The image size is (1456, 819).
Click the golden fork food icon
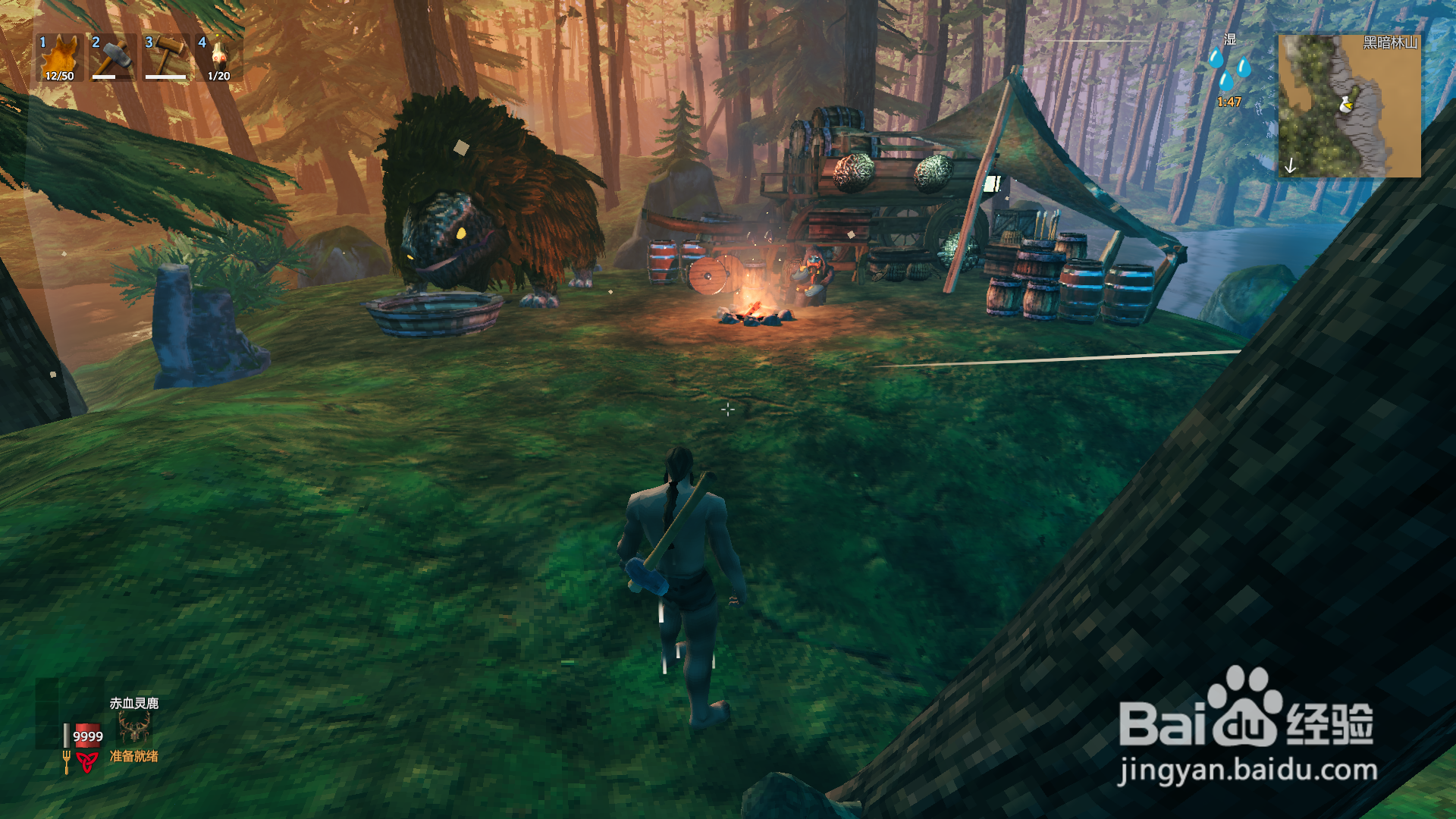(67, 761)
